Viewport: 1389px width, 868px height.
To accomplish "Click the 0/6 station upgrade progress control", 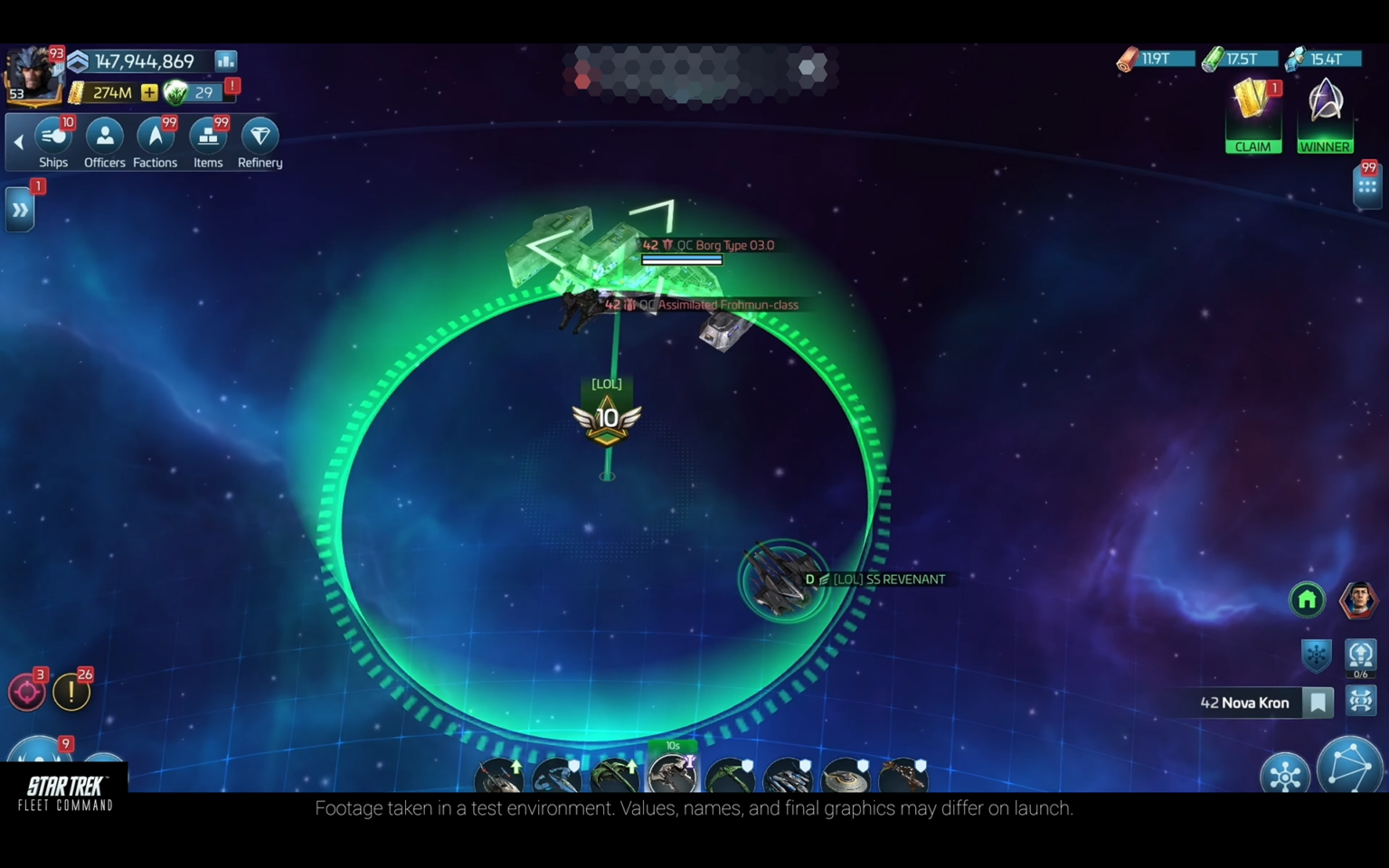I will [x=1362, y=656].
